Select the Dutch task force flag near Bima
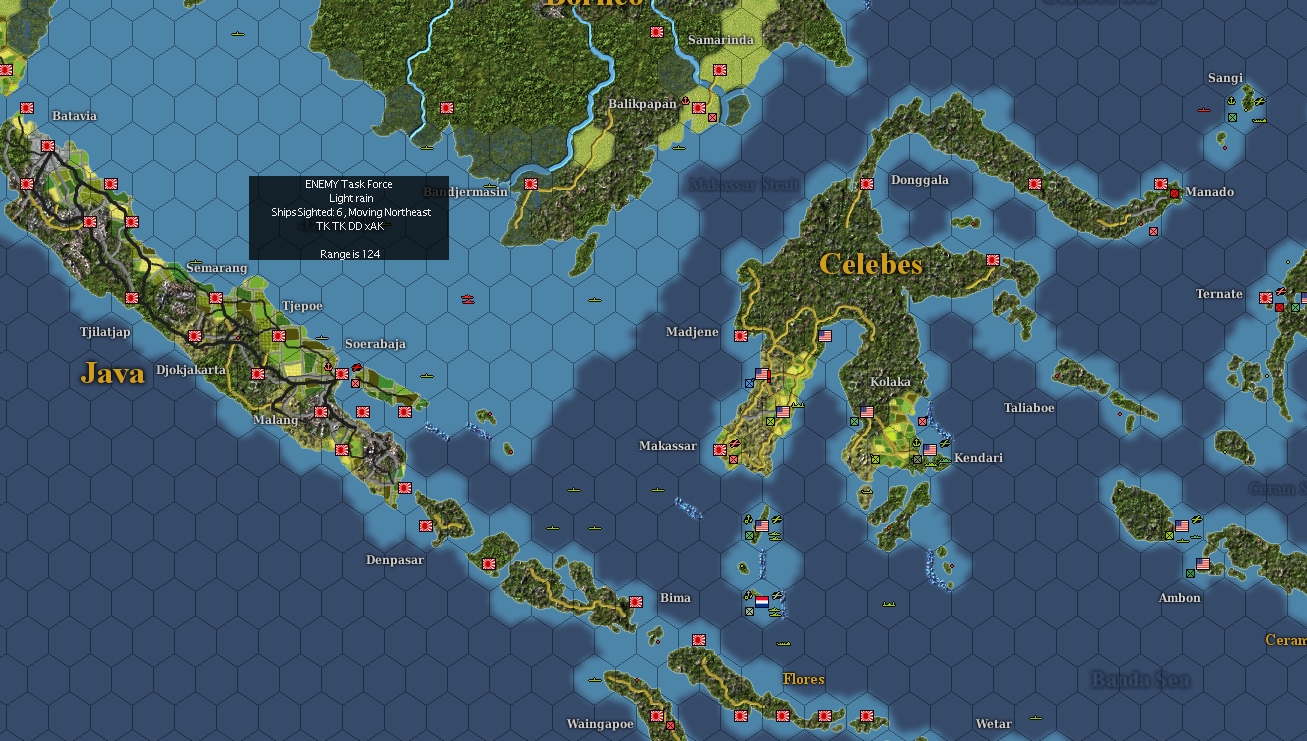Viewport: 1307px width, 741px height. point(760,604)
